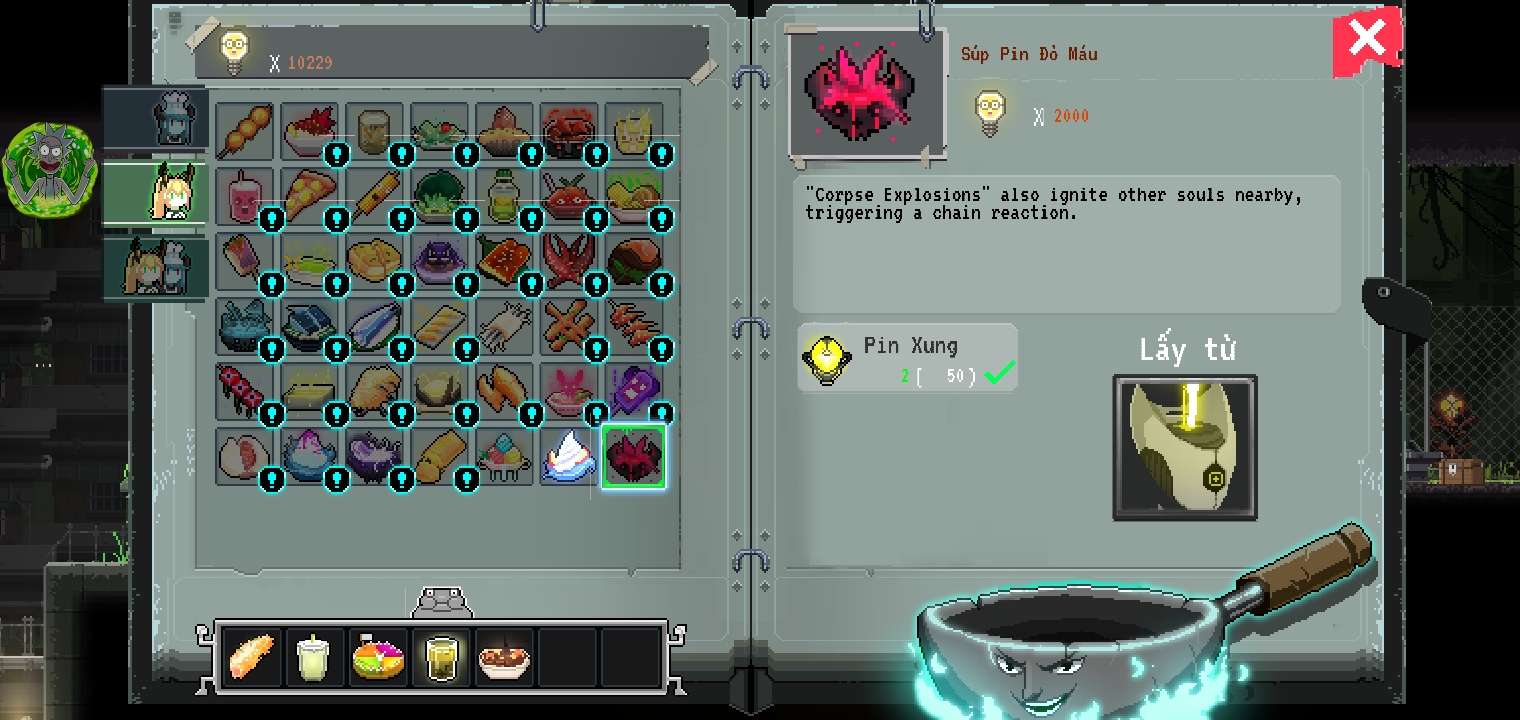The height and width of the screenshot is (720, 1520).
Task: Pick the burger recipe
Action: tap(633, 261)
